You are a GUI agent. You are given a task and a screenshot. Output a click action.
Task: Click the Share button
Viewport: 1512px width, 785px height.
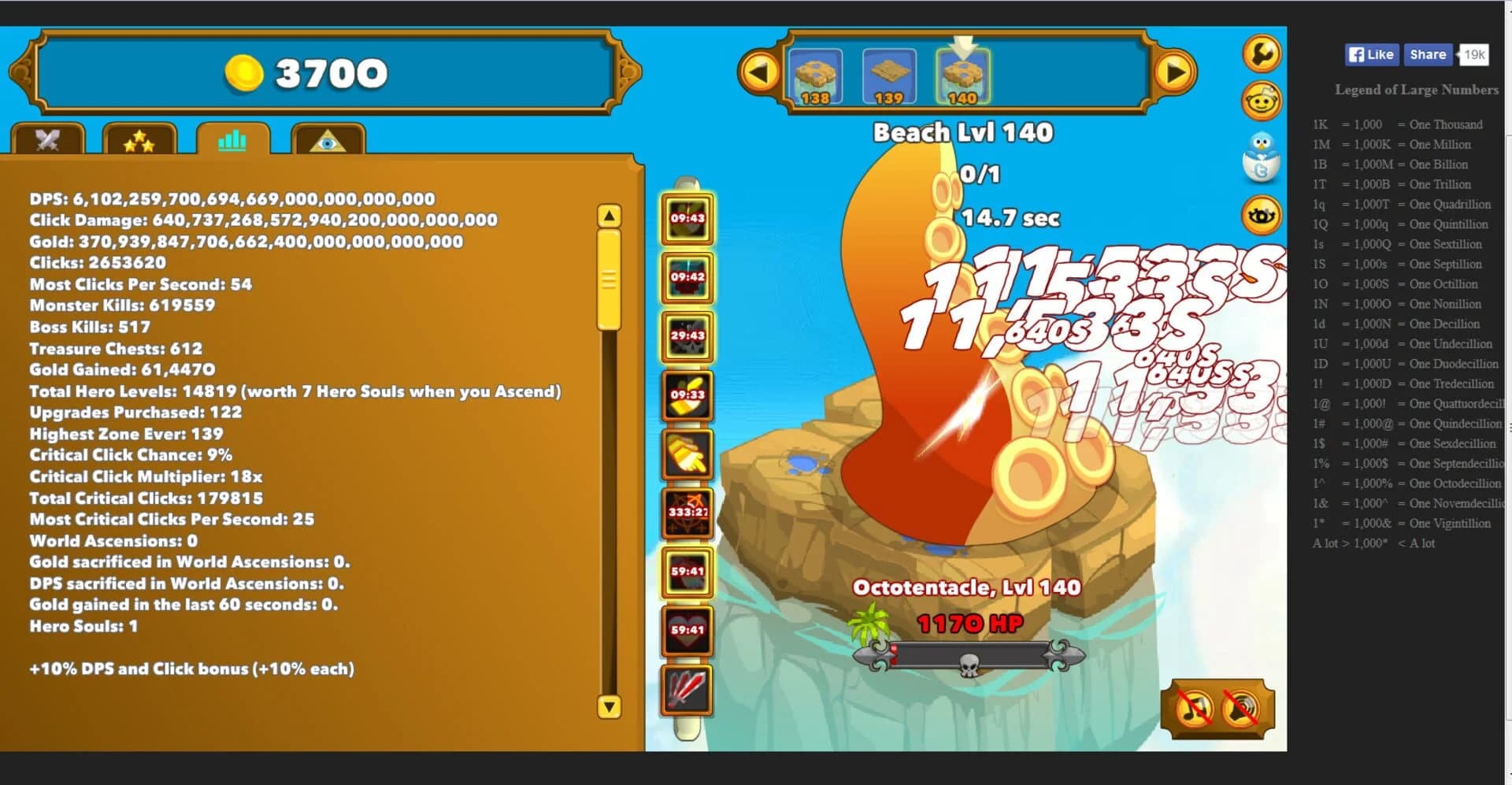tap(1427, 54)
